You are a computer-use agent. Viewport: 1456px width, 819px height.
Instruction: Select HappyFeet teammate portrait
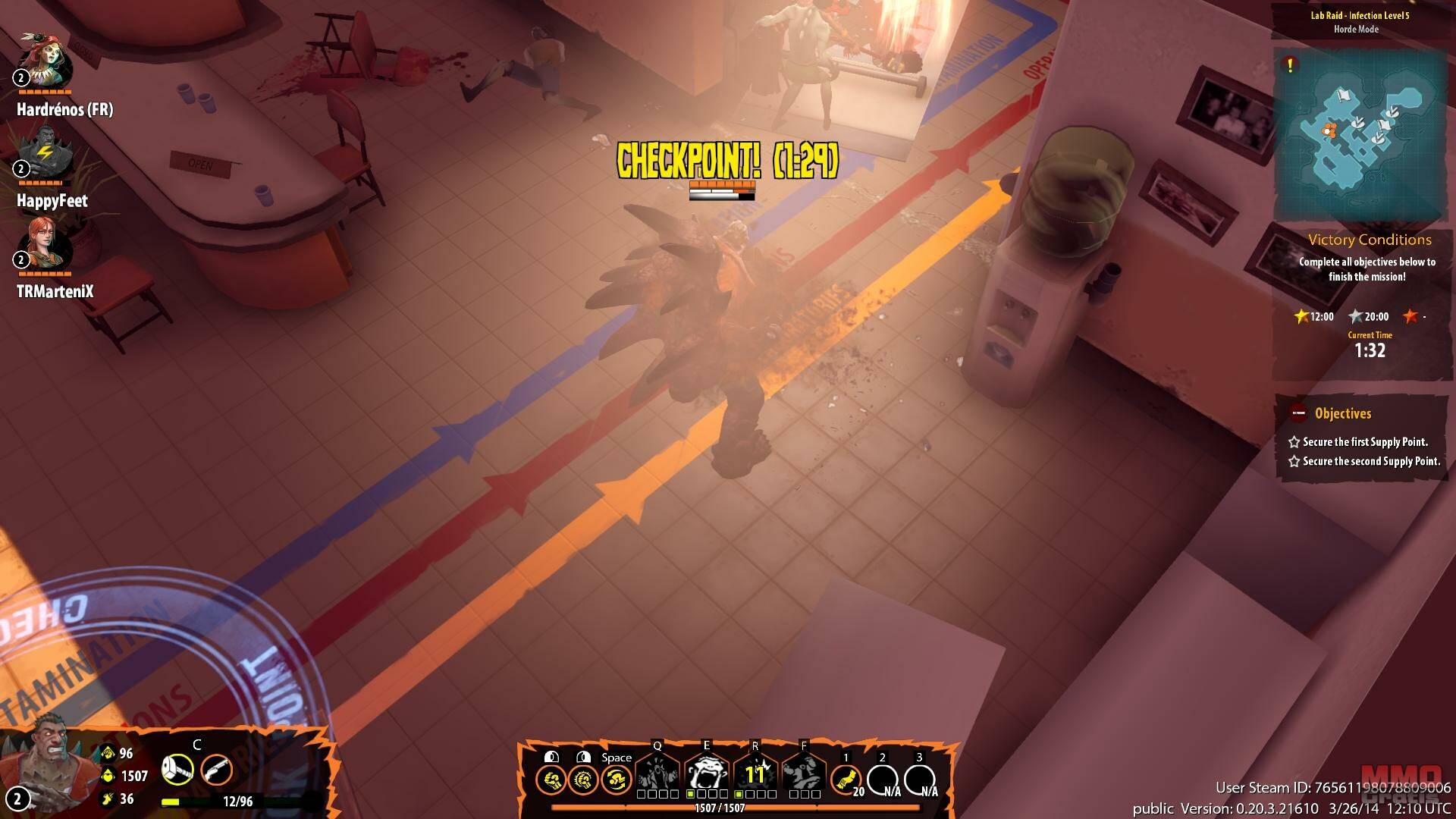45,153
